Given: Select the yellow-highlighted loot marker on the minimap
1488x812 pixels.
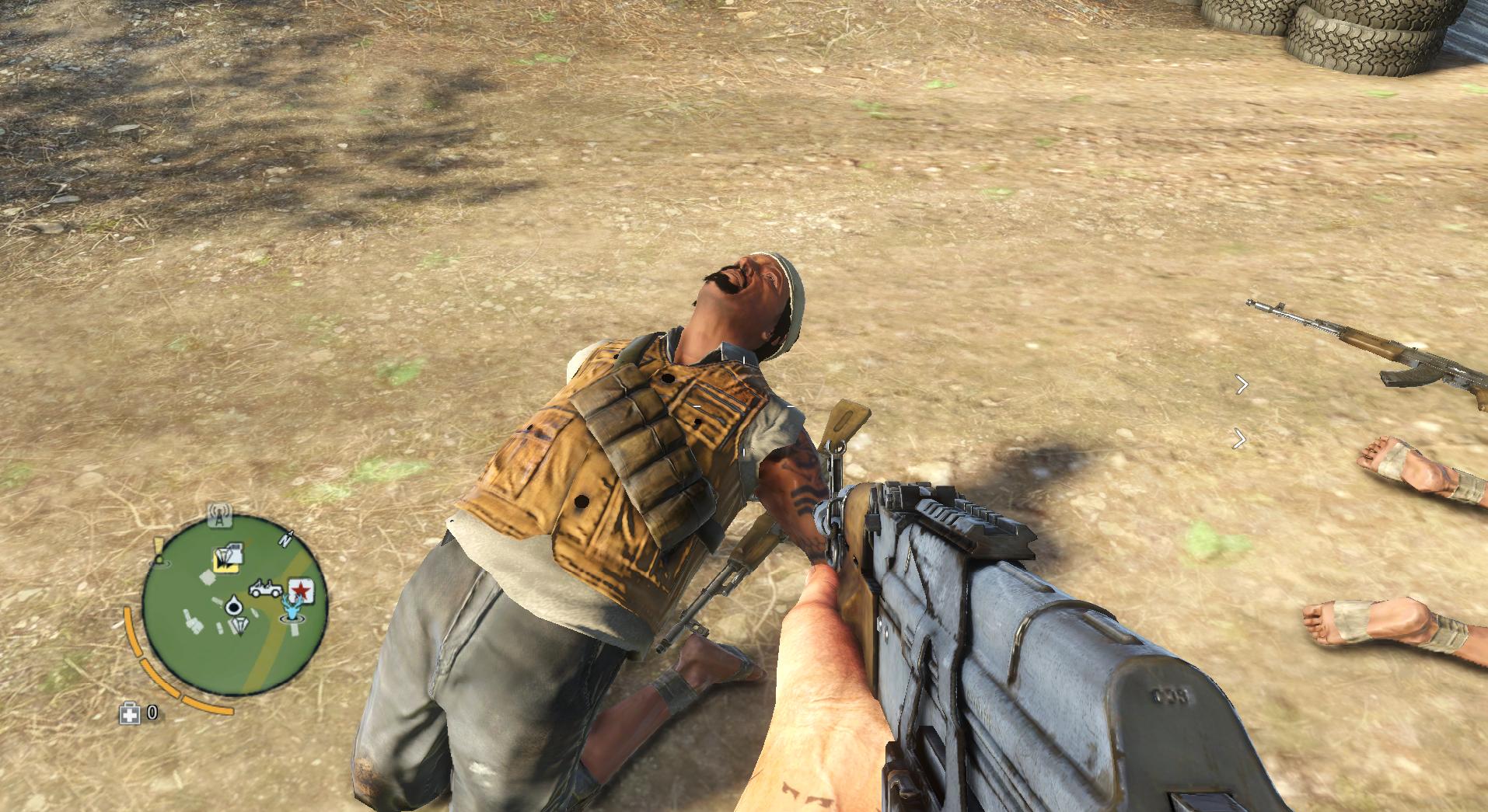Looking at the screenshot, I should pos(226,559).
